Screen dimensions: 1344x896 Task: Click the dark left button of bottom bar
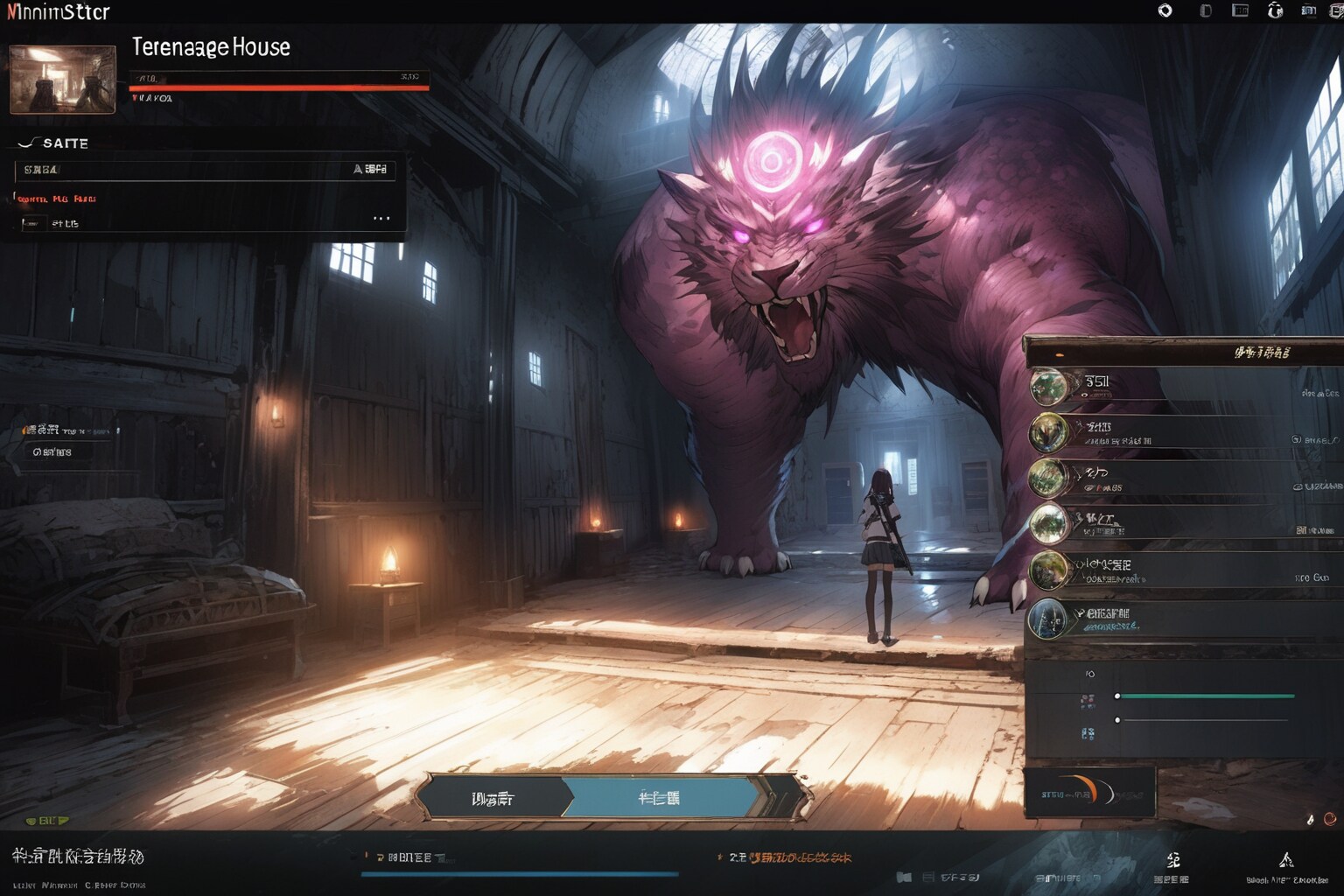click(x=493, y=798)
